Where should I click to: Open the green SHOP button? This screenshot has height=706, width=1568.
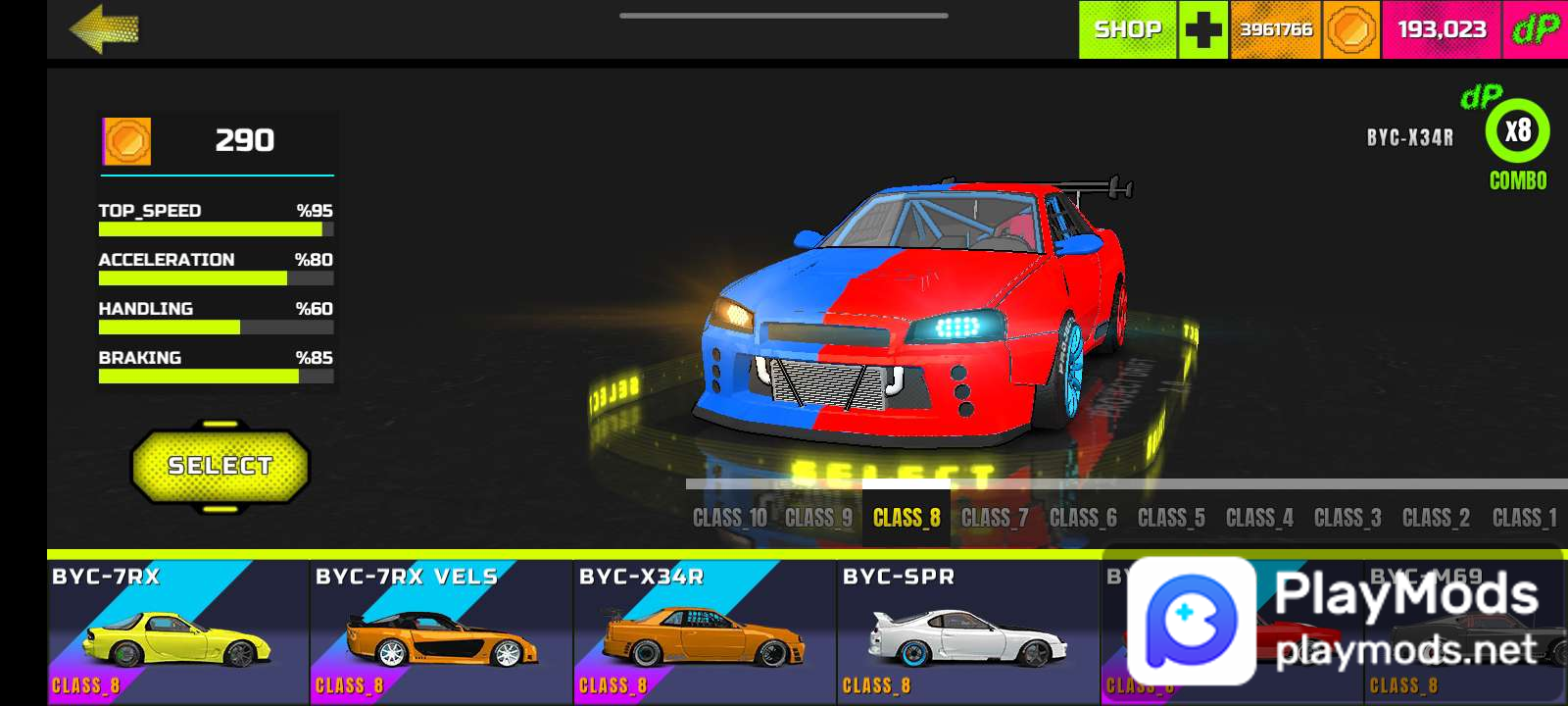pos(1127,29)
